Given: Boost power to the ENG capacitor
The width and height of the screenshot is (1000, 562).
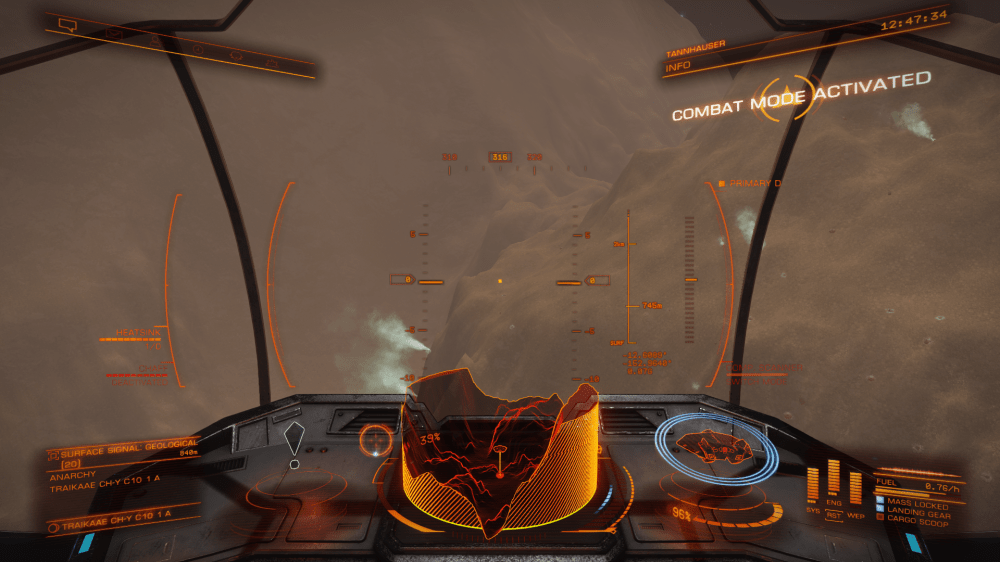Looking at the screenshot, I should 833,480.
